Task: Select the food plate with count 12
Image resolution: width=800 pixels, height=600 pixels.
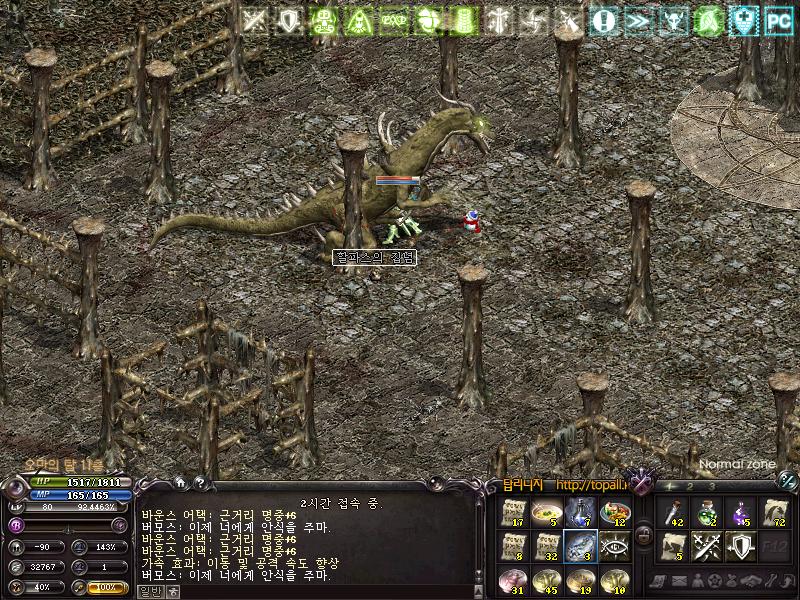Action: (x=615, y=512)
